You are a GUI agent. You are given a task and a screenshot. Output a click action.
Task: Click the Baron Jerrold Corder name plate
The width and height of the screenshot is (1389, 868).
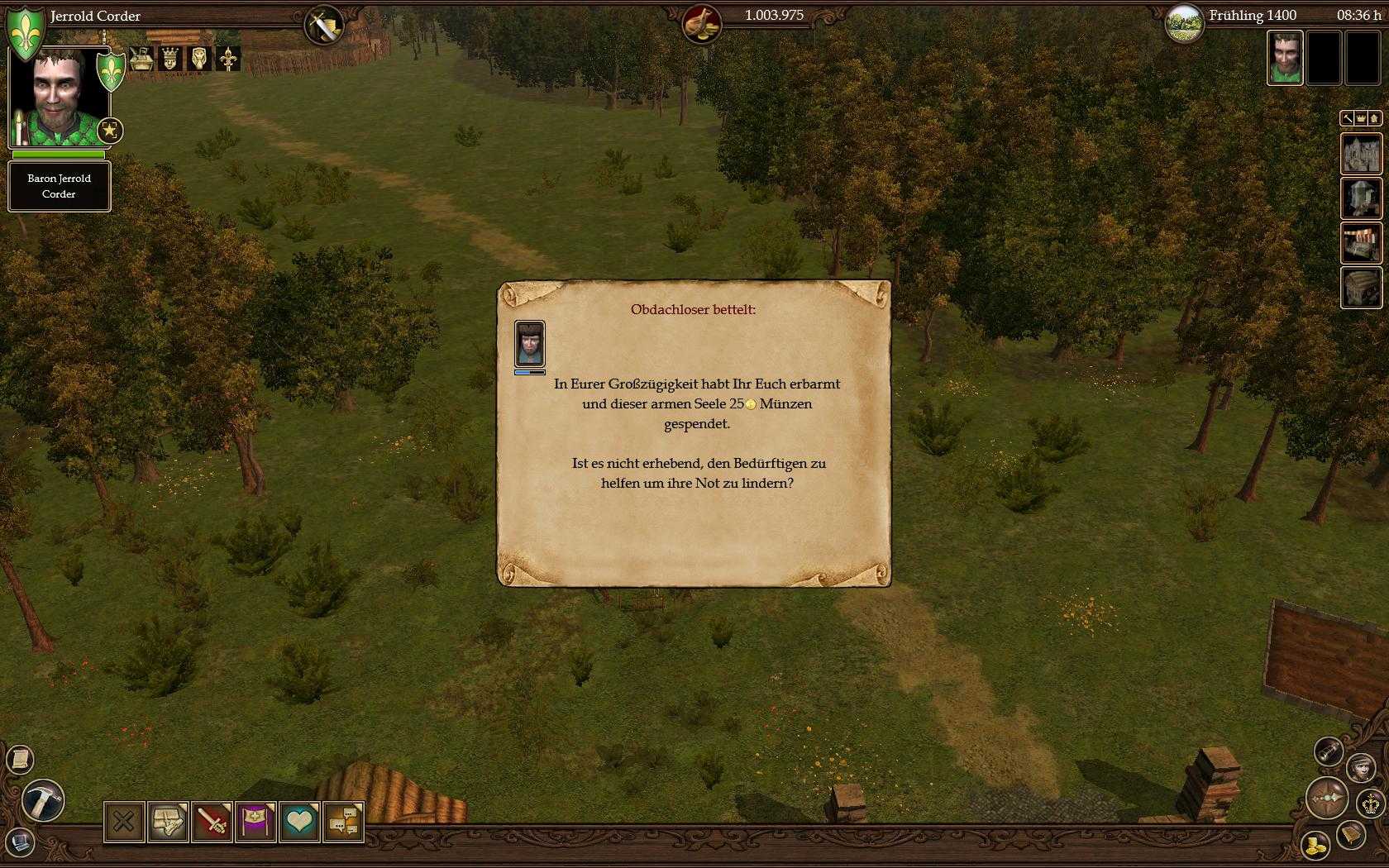point(59,185)
